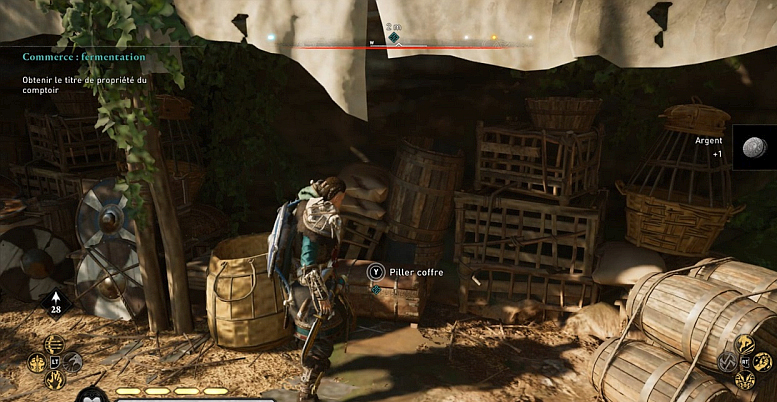Activate the leftmost ranged ability with figure icon

tap(36, 362)
